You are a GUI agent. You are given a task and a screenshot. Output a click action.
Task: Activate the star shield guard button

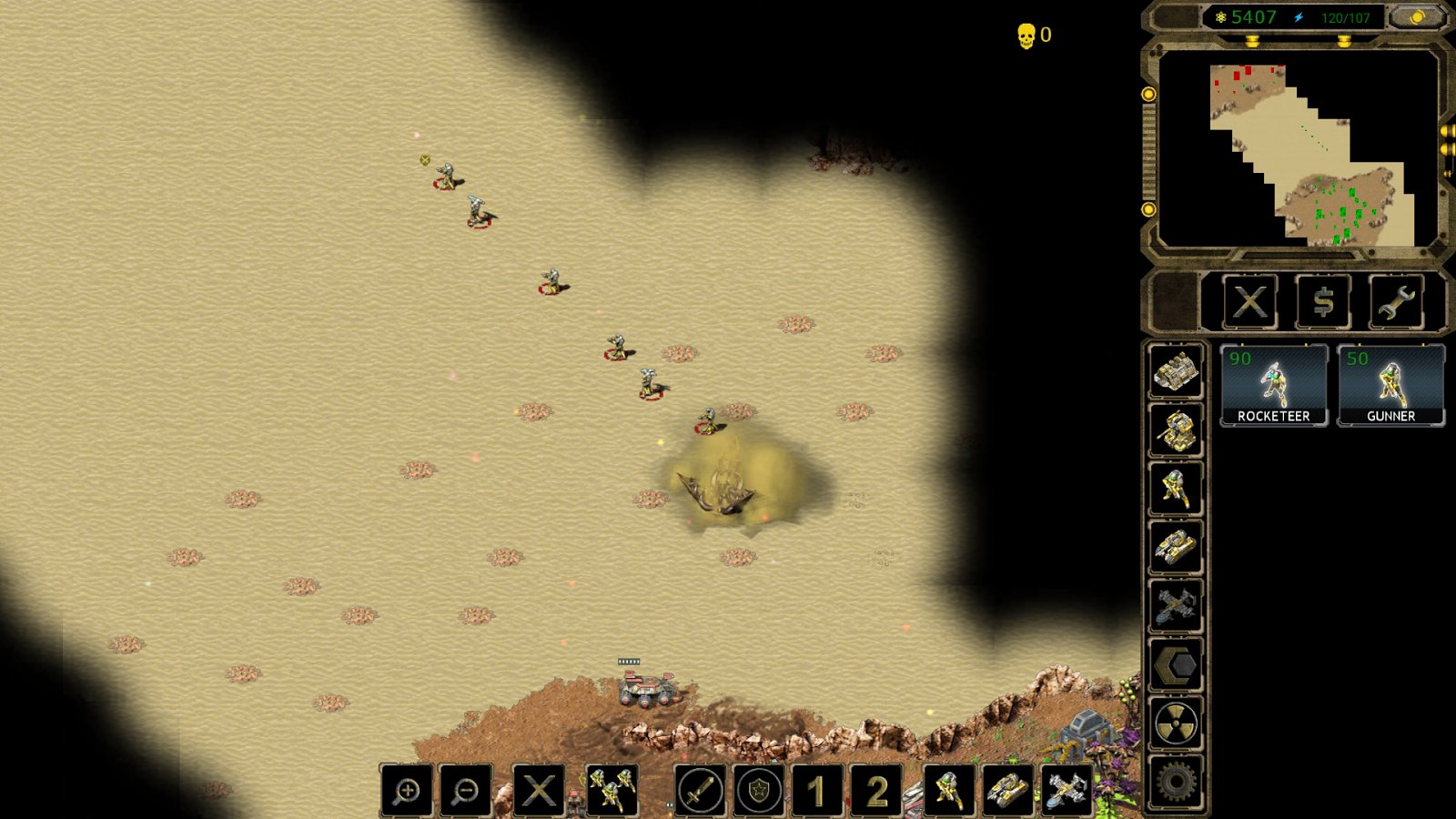(x=758, y=791)
